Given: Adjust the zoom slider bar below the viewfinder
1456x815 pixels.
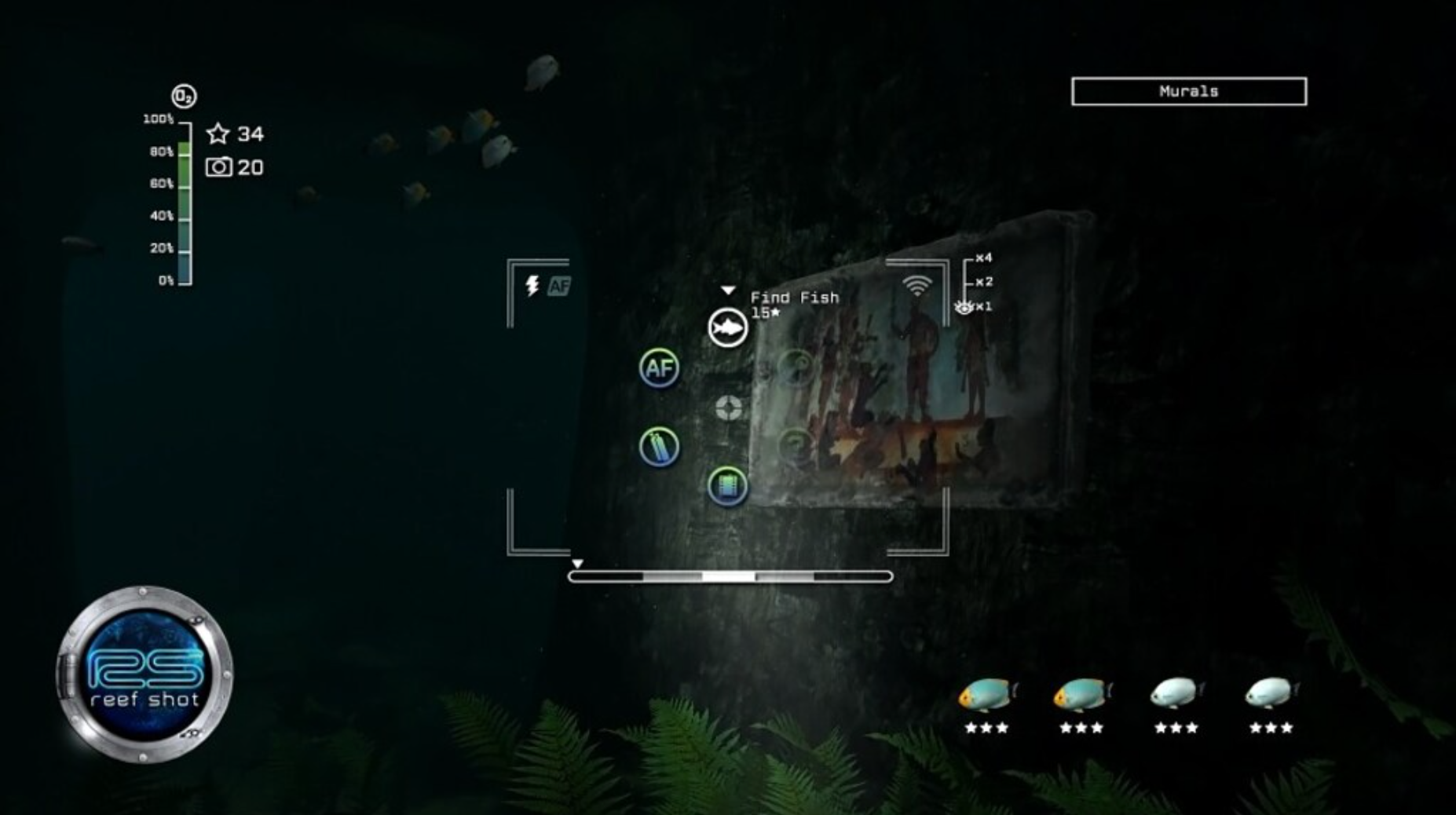Looking at the screenshot, I should [730, 576].
